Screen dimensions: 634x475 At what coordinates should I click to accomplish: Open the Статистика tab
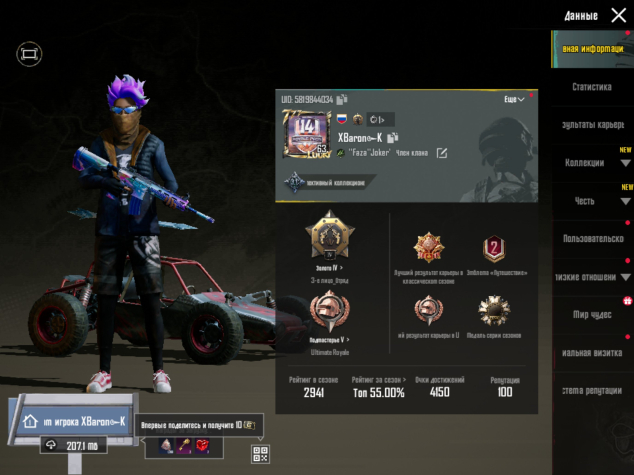pos(592,87)
